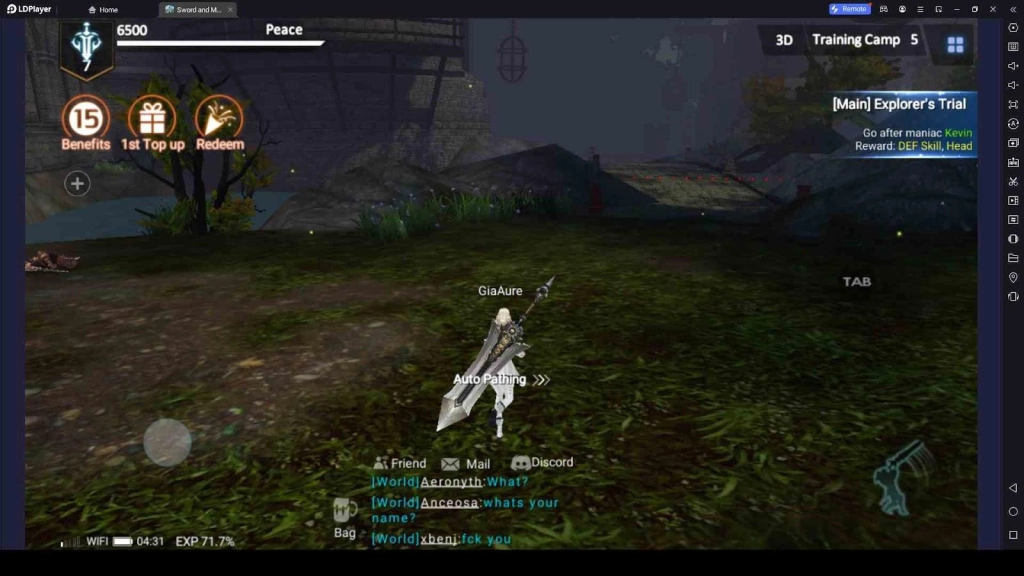This screenshot has height=576, width=1024.
Task: Open the Benefits 15 icon
Action: [86, 120]
